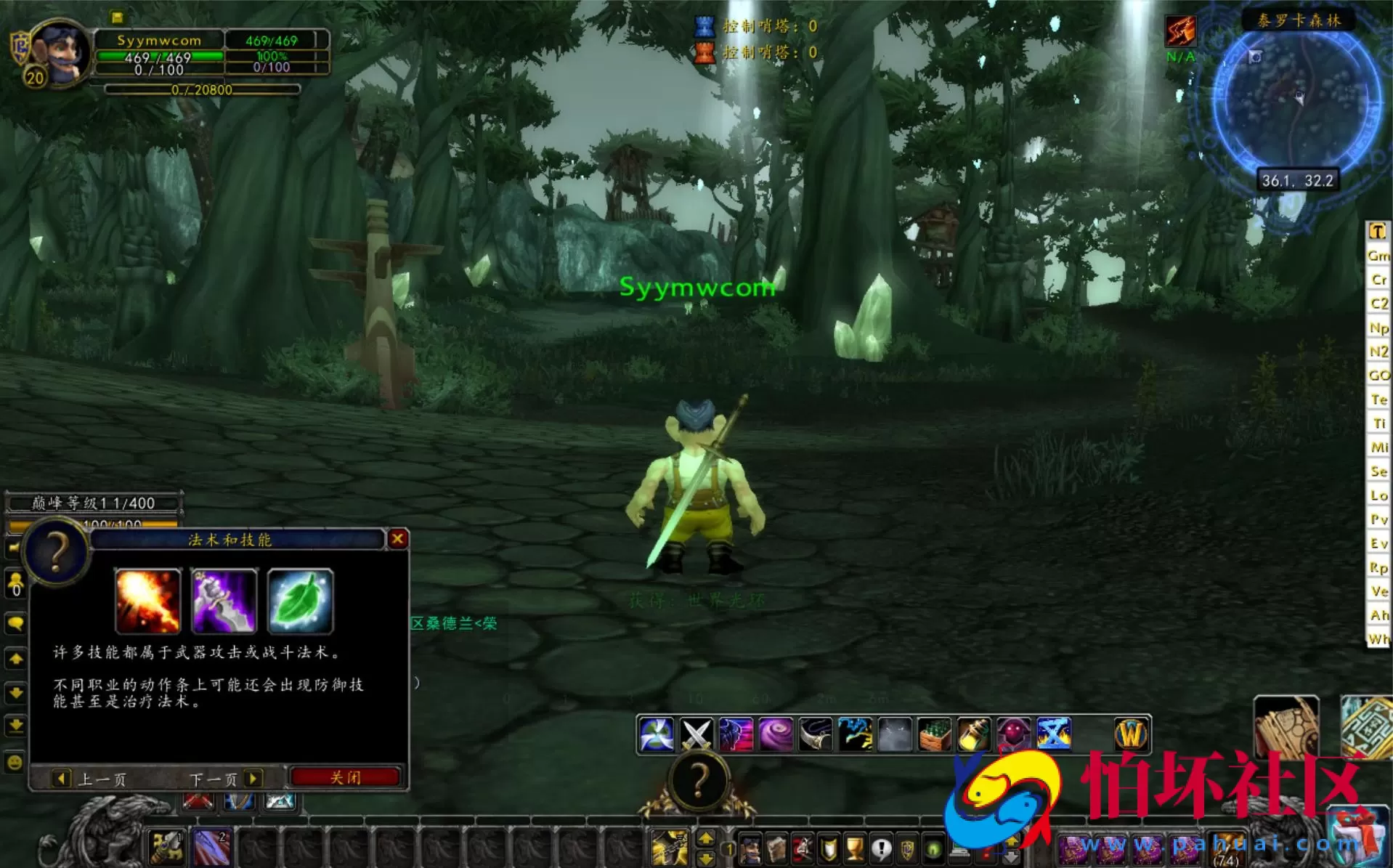Screen dimensions: 1393x868
Task: Open the spellbook icon on the micro menu
Action: [x=776, y=850]
